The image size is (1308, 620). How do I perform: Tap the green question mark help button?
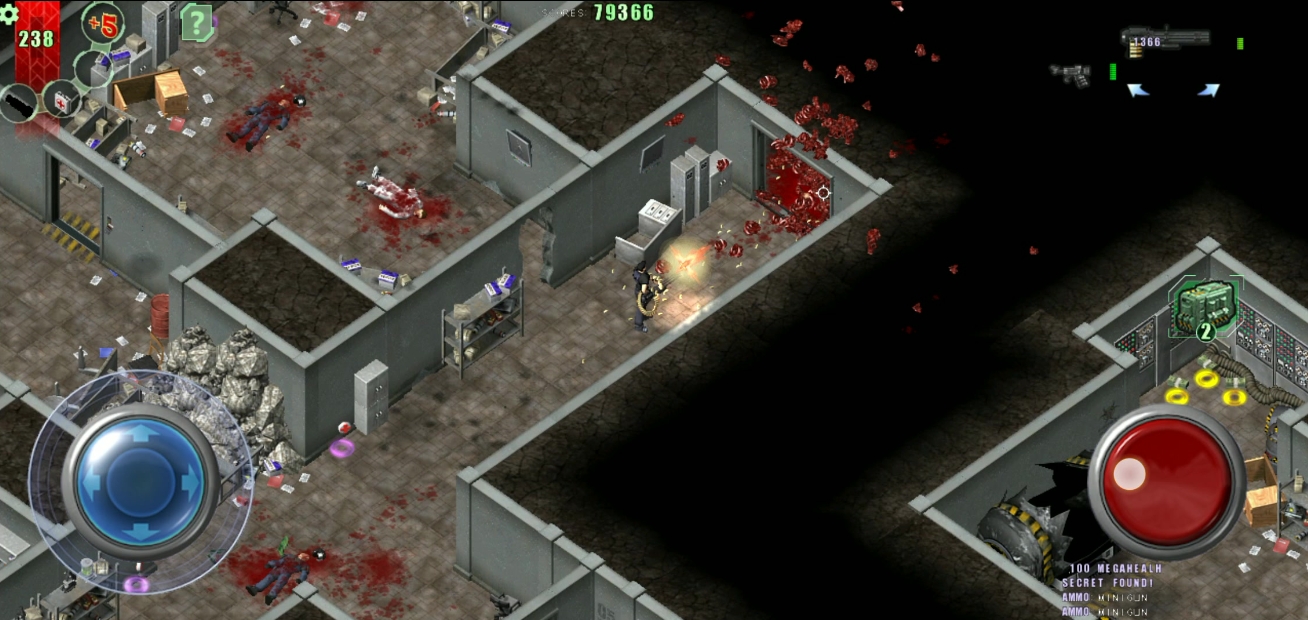point(196,22)
